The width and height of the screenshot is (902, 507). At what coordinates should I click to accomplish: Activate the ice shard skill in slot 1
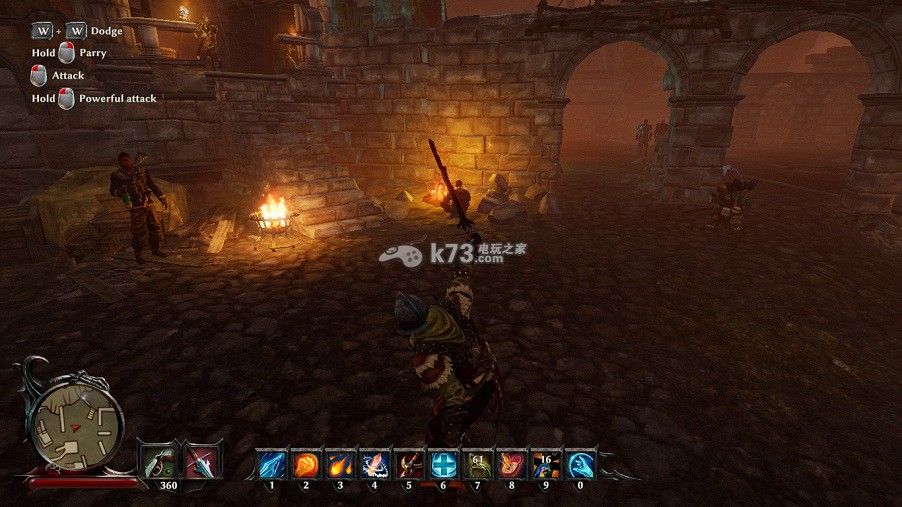coord(272,465)
